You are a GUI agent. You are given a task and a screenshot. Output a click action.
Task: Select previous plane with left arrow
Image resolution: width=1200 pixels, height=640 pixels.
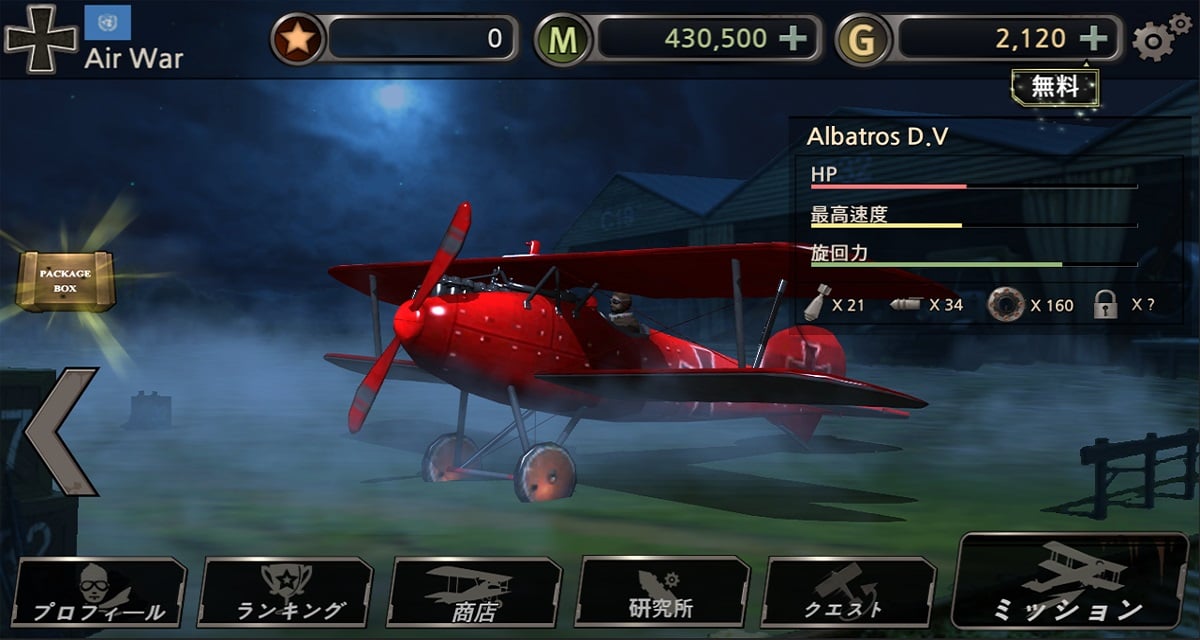point(62,432)
